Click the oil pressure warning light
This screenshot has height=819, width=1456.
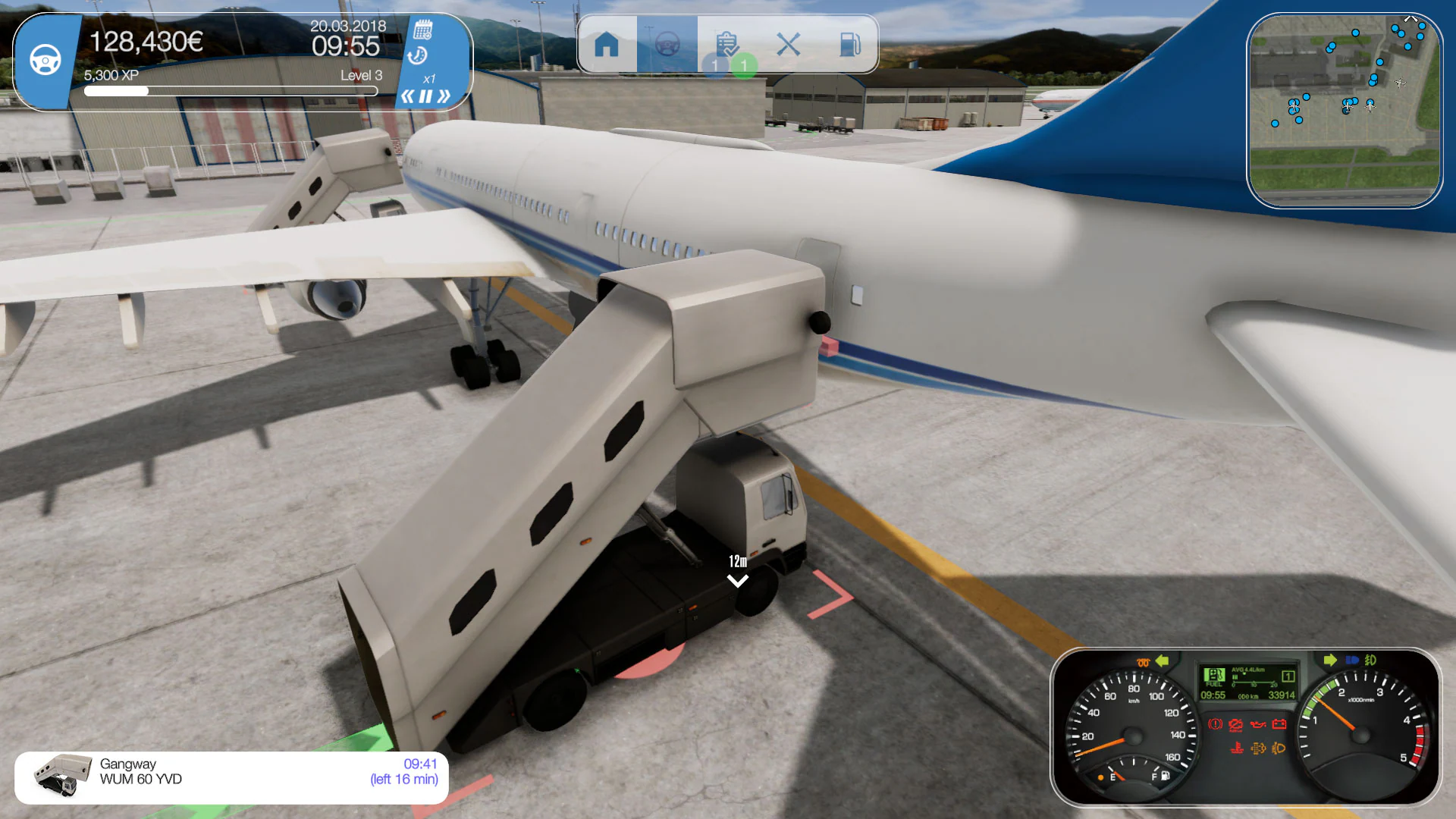pyautogui.click(x=1257, y=723)
